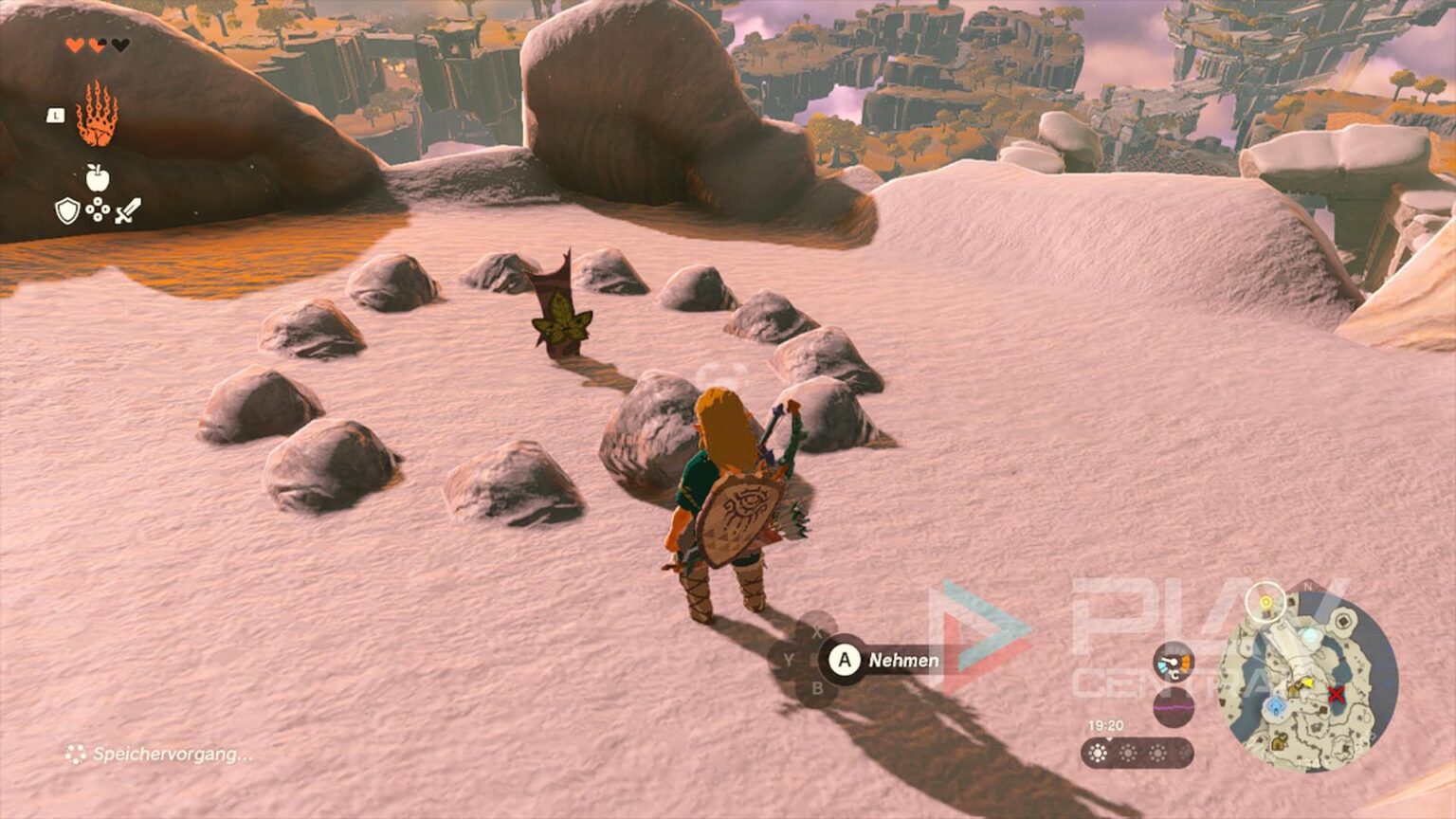Click the highlighted sun icon in the weather forecast
1456x819 pixels.
point(1098,753)
